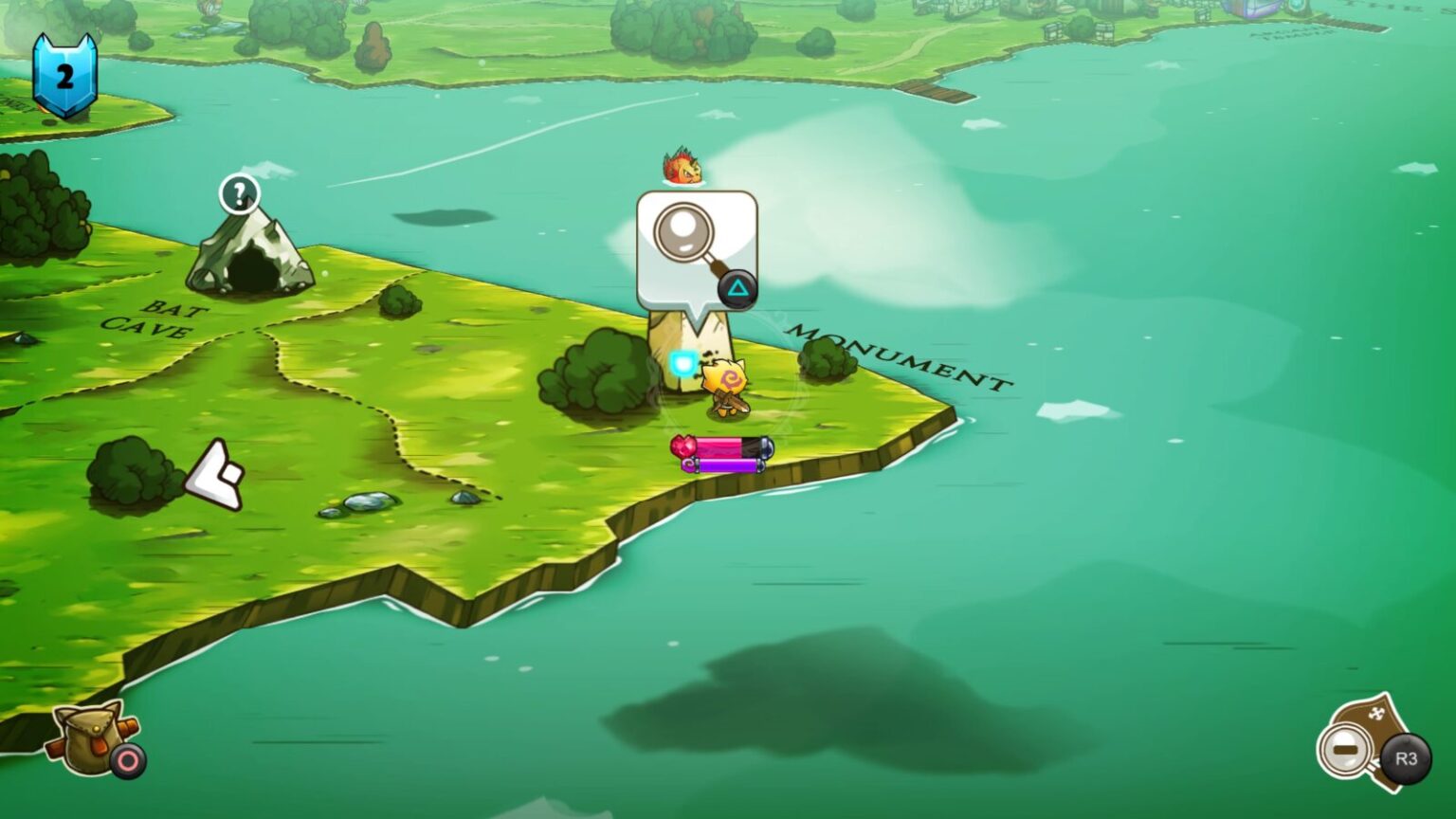Click the question mark above Bat Cave
This screenshot has width=1456, height=819.
coord(240,196)
